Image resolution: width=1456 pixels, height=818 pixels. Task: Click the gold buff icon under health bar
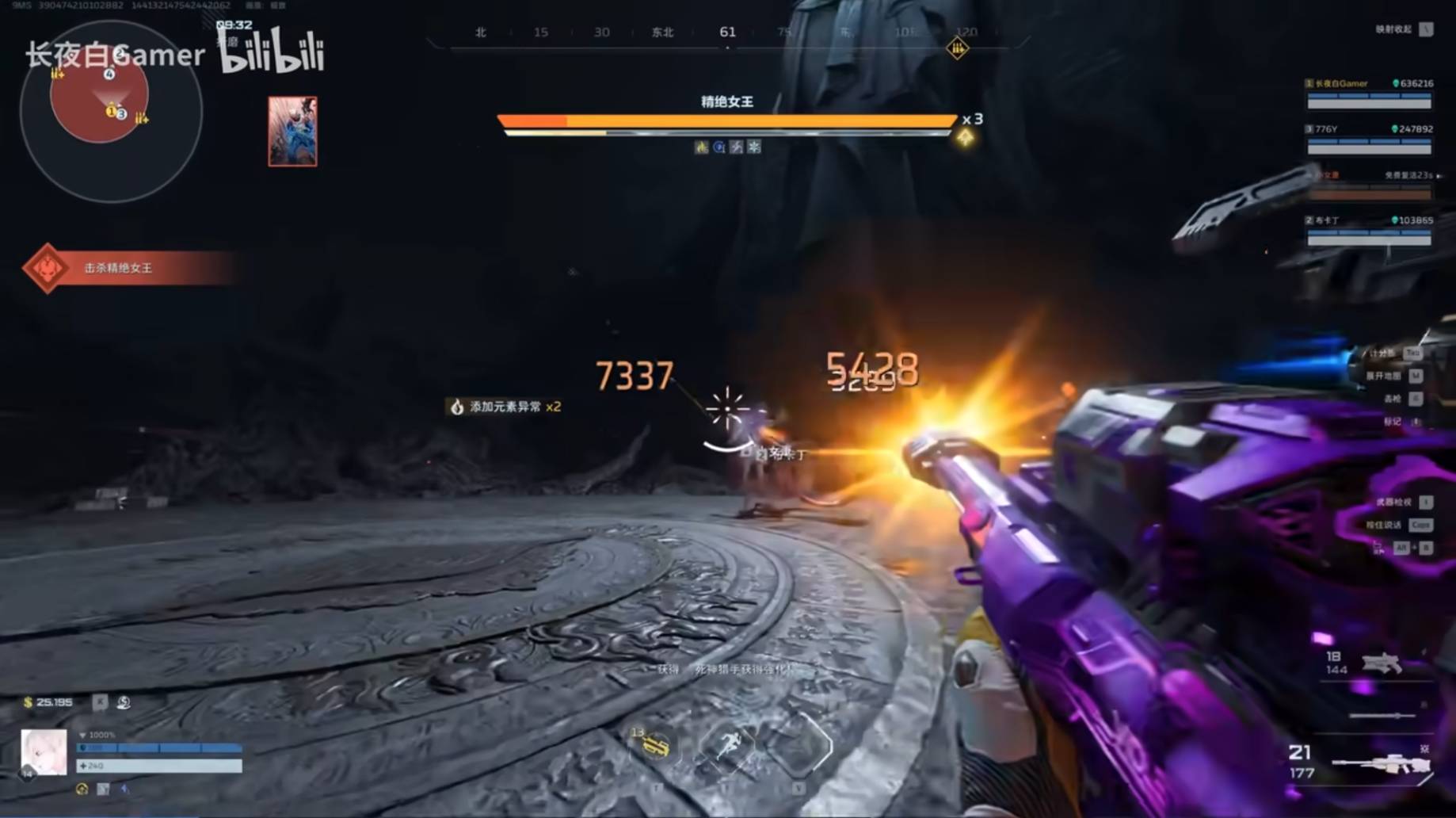(82, 789)
